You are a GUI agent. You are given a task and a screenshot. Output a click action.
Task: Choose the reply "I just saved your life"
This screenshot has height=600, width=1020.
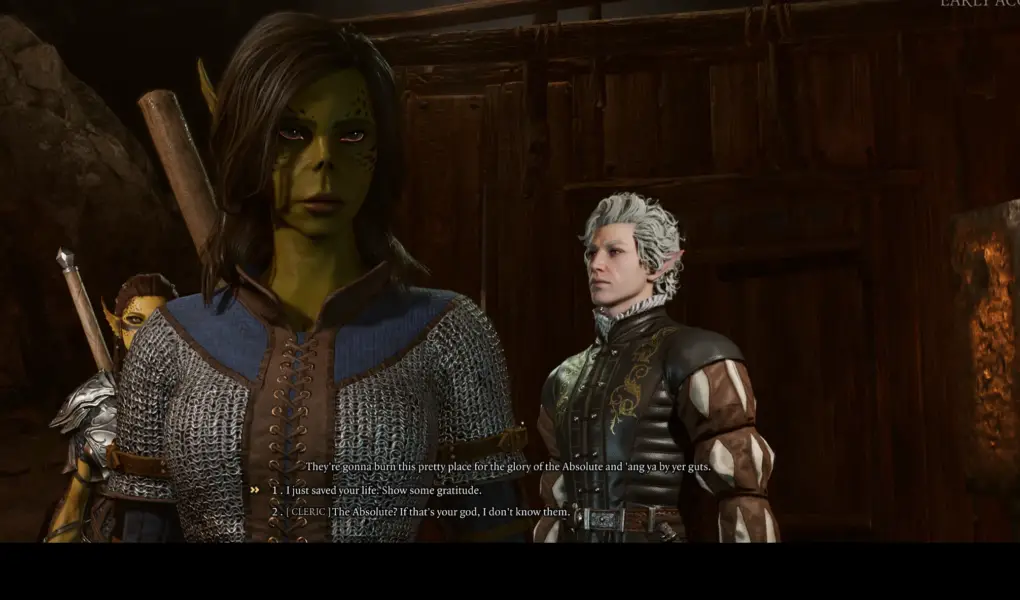(x=384, y=490)
